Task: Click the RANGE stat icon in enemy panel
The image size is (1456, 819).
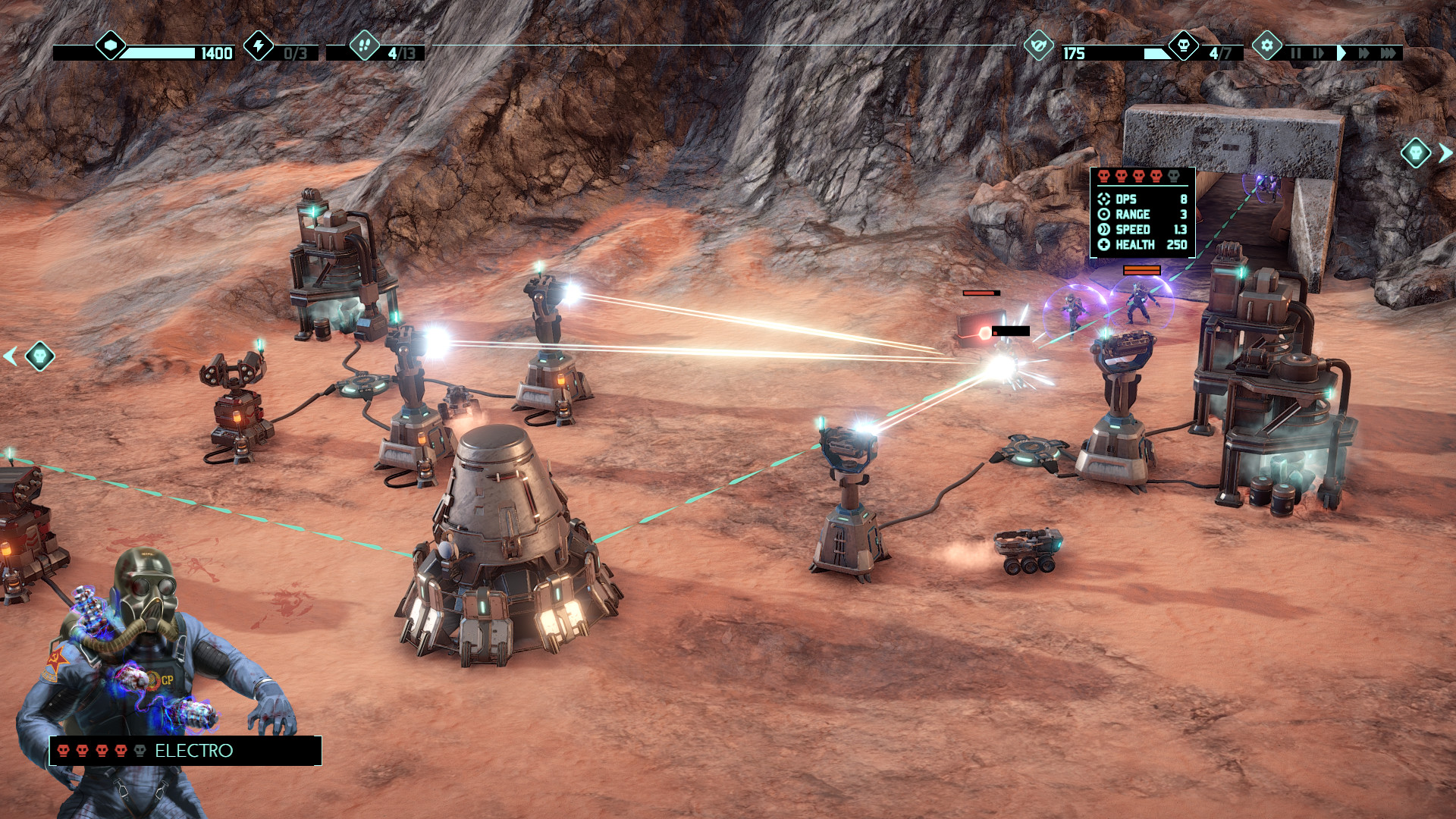Action: [1104, 215]
